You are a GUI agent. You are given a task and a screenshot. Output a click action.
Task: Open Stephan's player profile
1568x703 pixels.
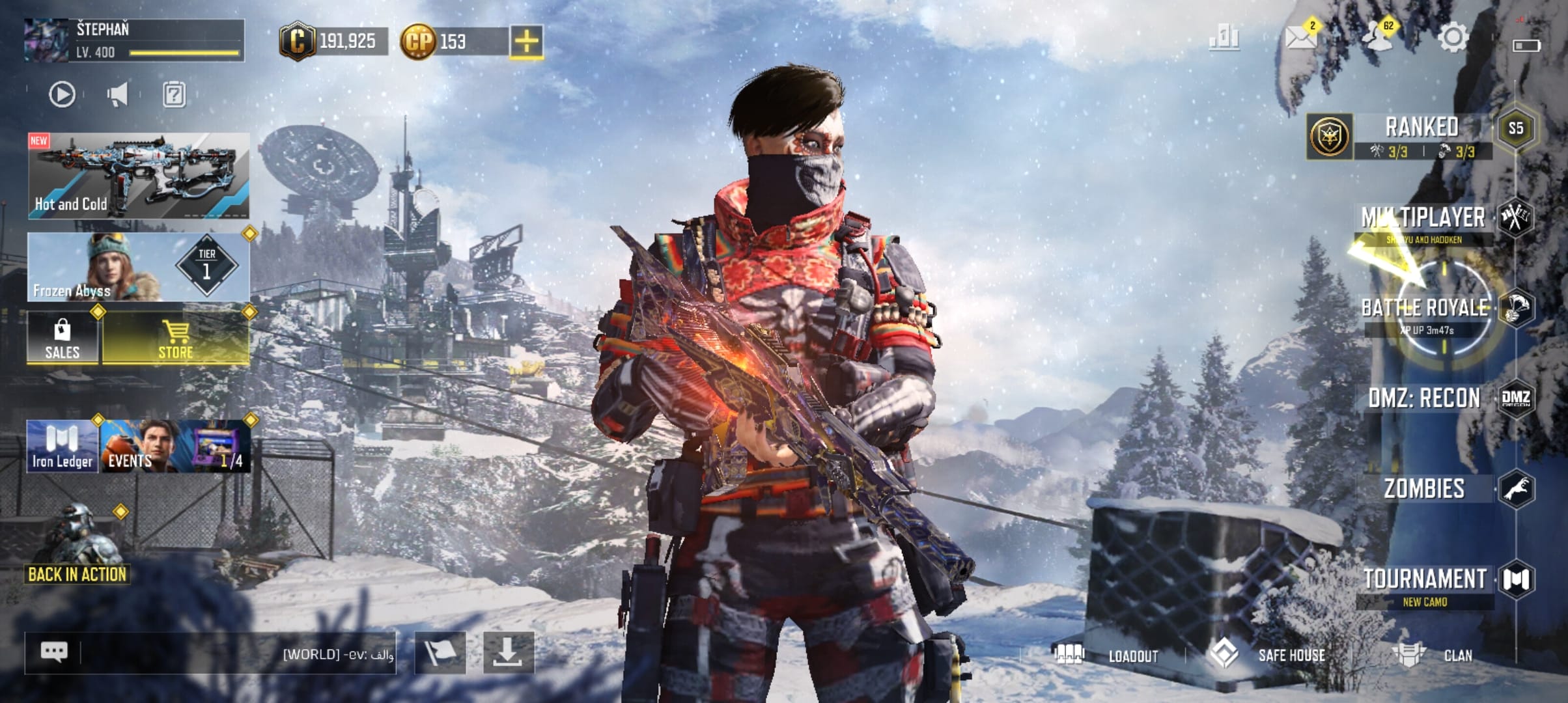[x=133, y=40]
